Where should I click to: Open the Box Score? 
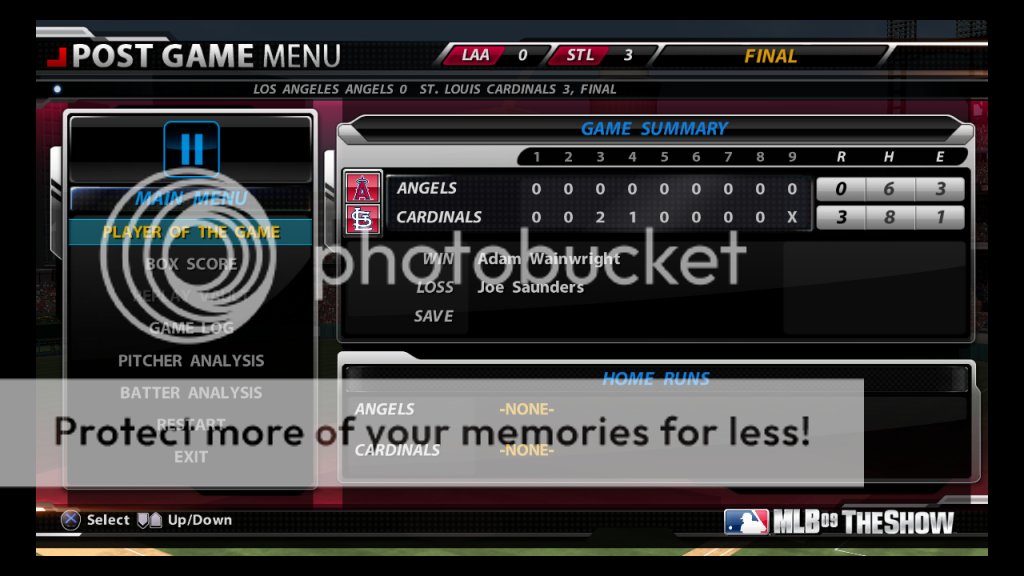pos(191,264)
